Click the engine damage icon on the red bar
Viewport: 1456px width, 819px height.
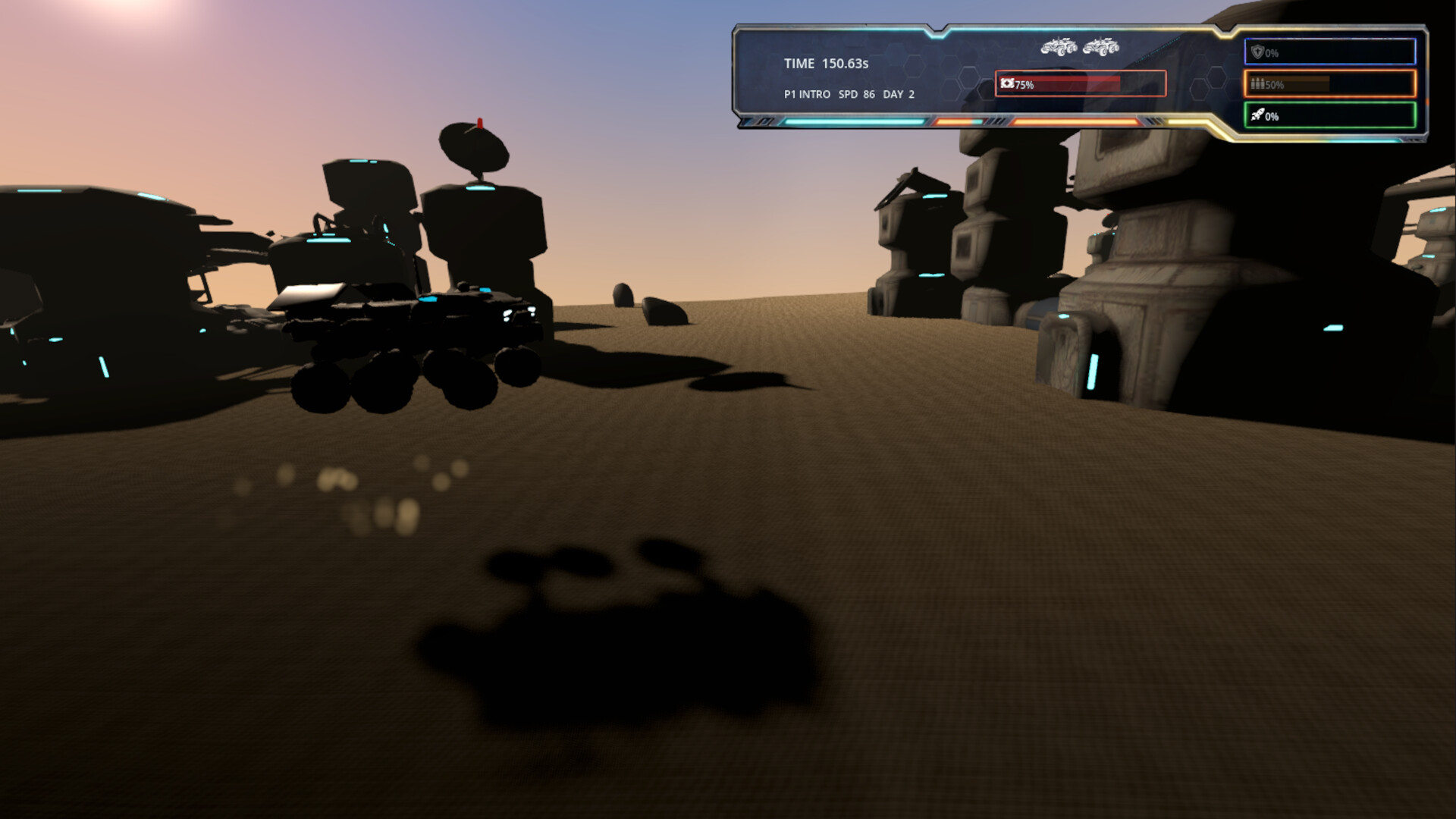[x=1007, y=83]
